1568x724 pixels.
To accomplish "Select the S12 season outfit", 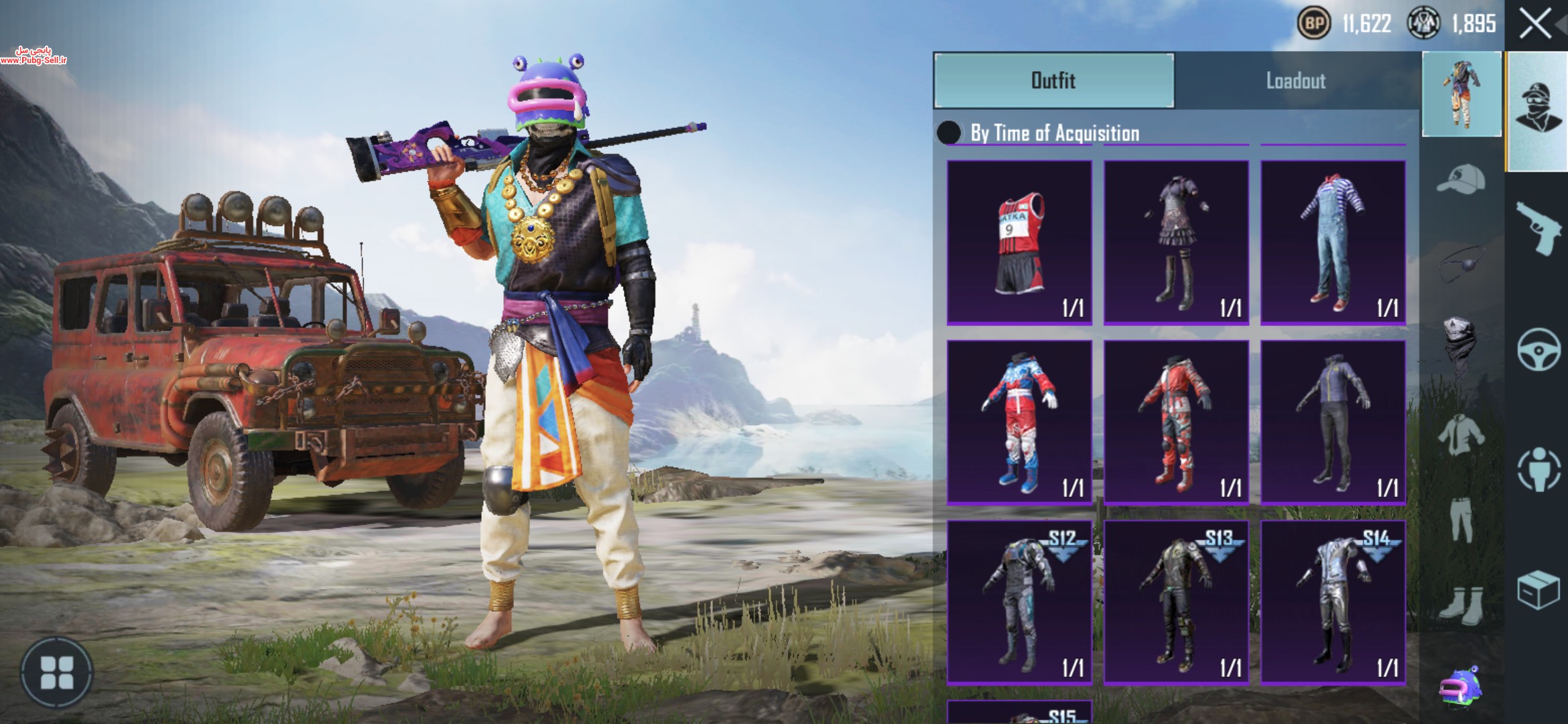I will [x=1019, y=602].
